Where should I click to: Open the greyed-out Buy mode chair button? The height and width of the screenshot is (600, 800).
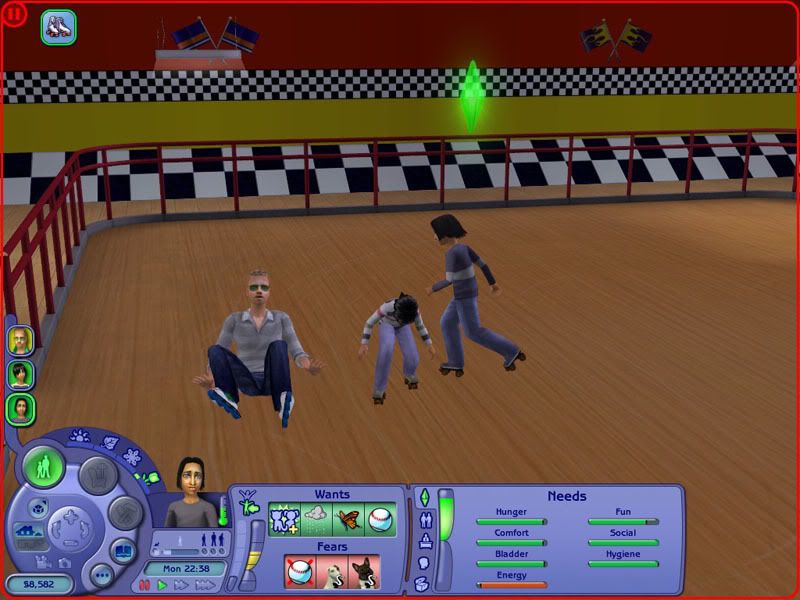[96, 473]
